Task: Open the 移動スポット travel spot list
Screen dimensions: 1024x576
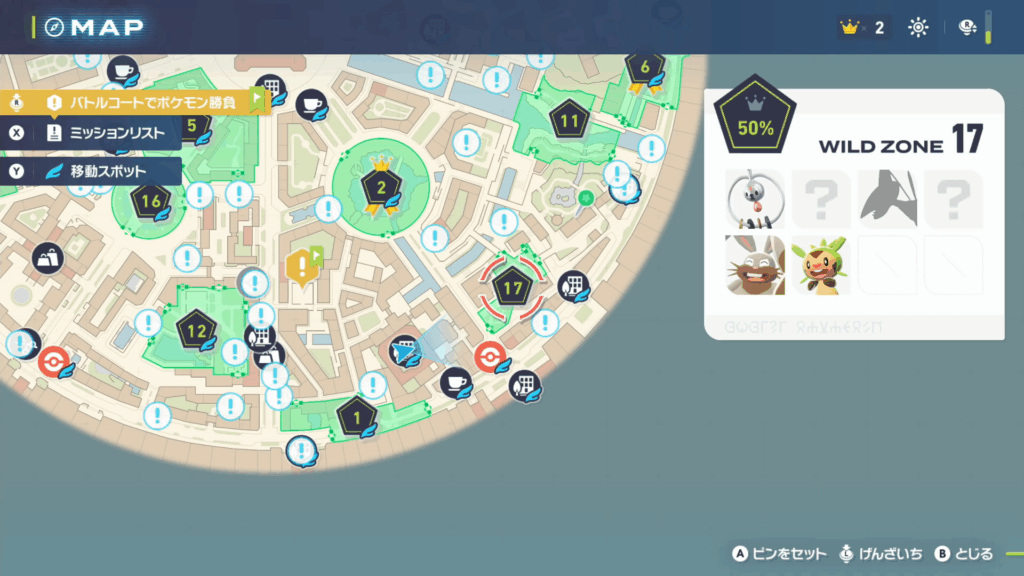Action: pyautogui.click(x=108, y=171)
